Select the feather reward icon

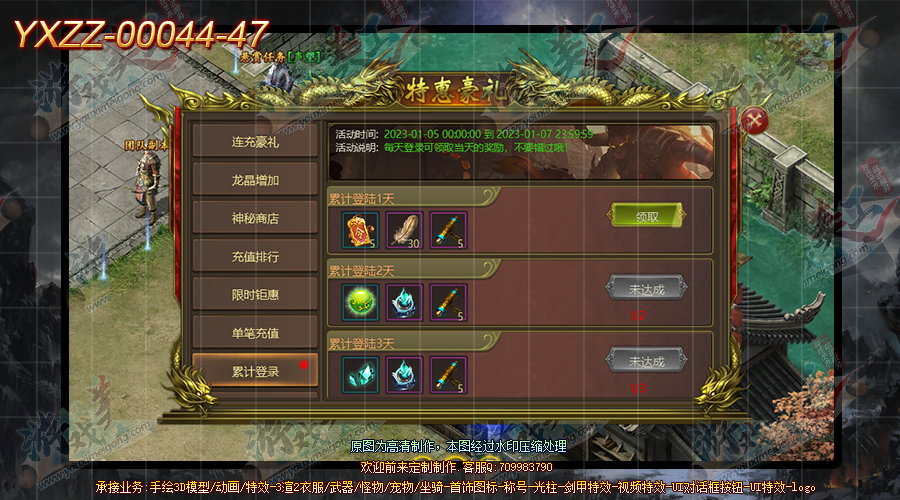pyautogui.click(x=403, y=229)
